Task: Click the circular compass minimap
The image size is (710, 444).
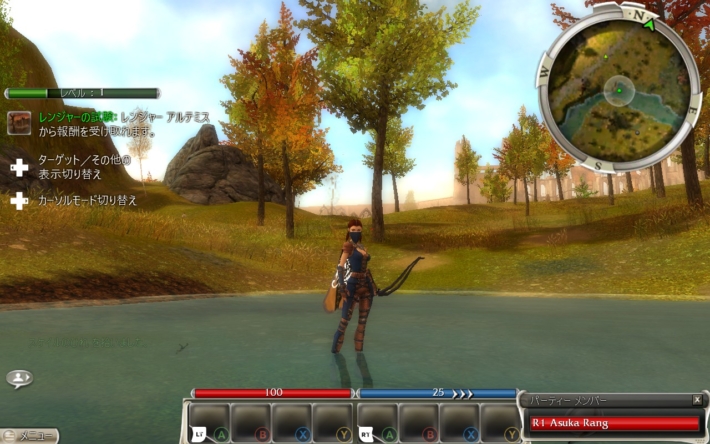Action: pyautogui.click(x=617, y=90)
